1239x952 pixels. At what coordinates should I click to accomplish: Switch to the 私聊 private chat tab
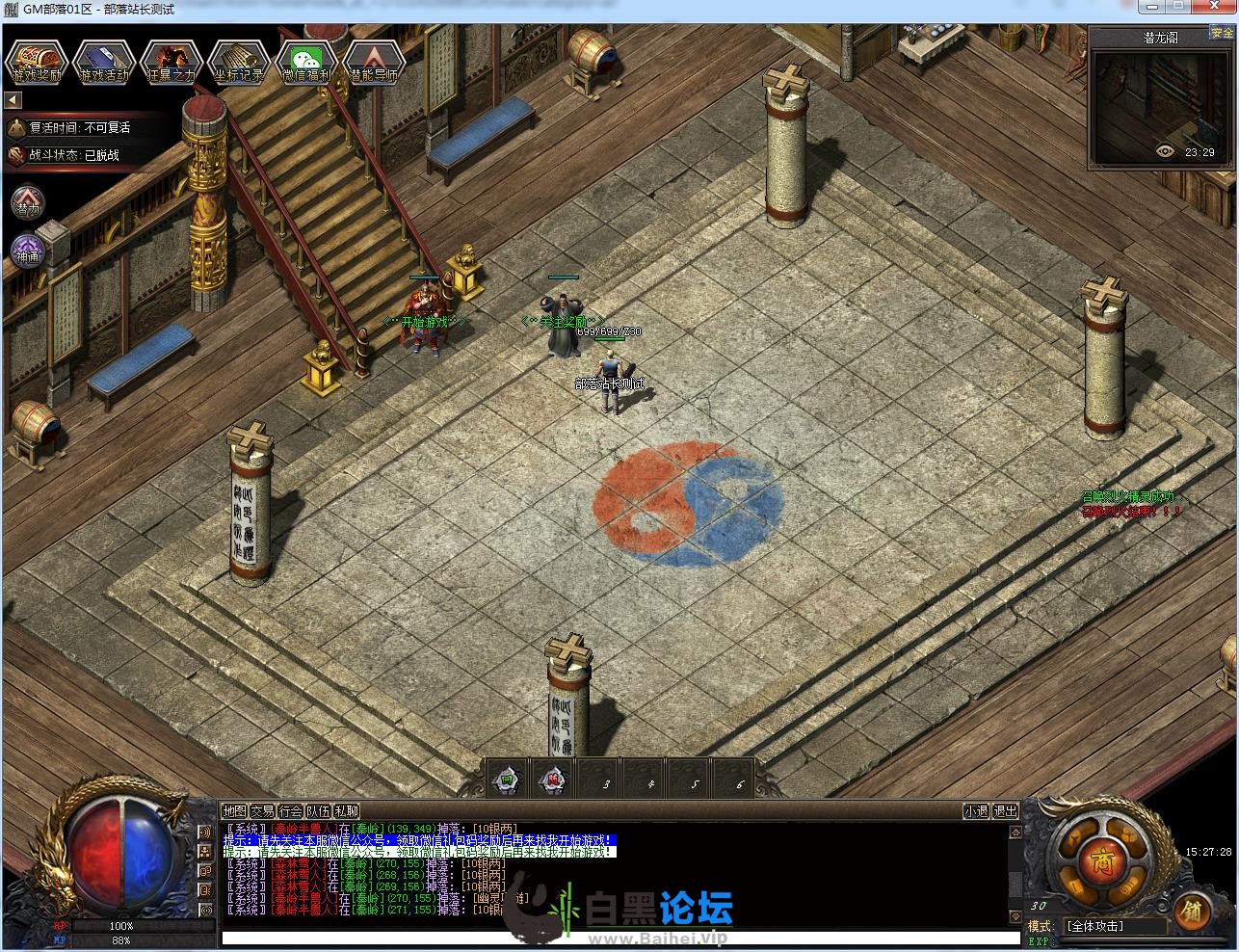point(346,811)
